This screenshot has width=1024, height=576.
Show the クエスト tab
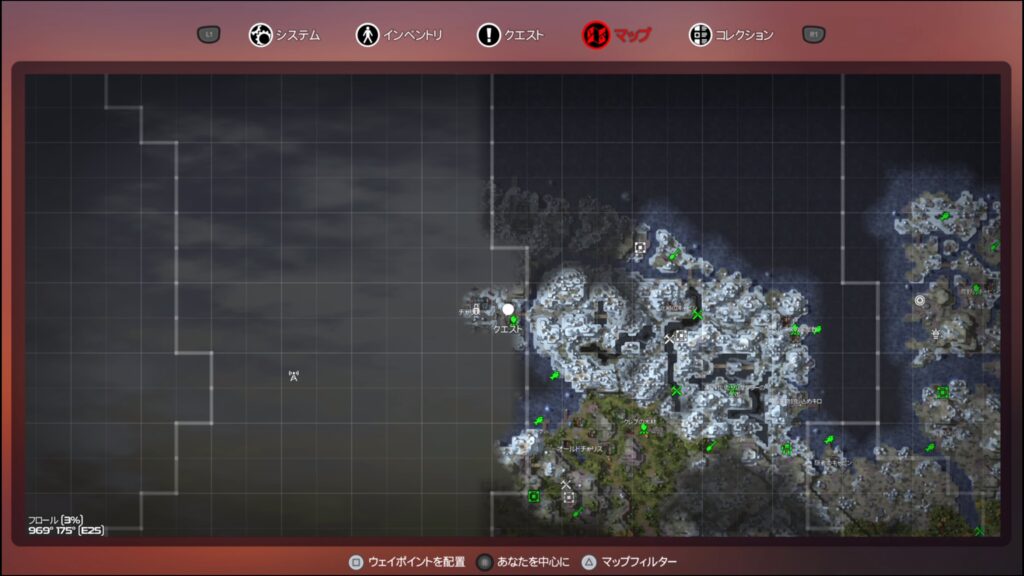511,35
